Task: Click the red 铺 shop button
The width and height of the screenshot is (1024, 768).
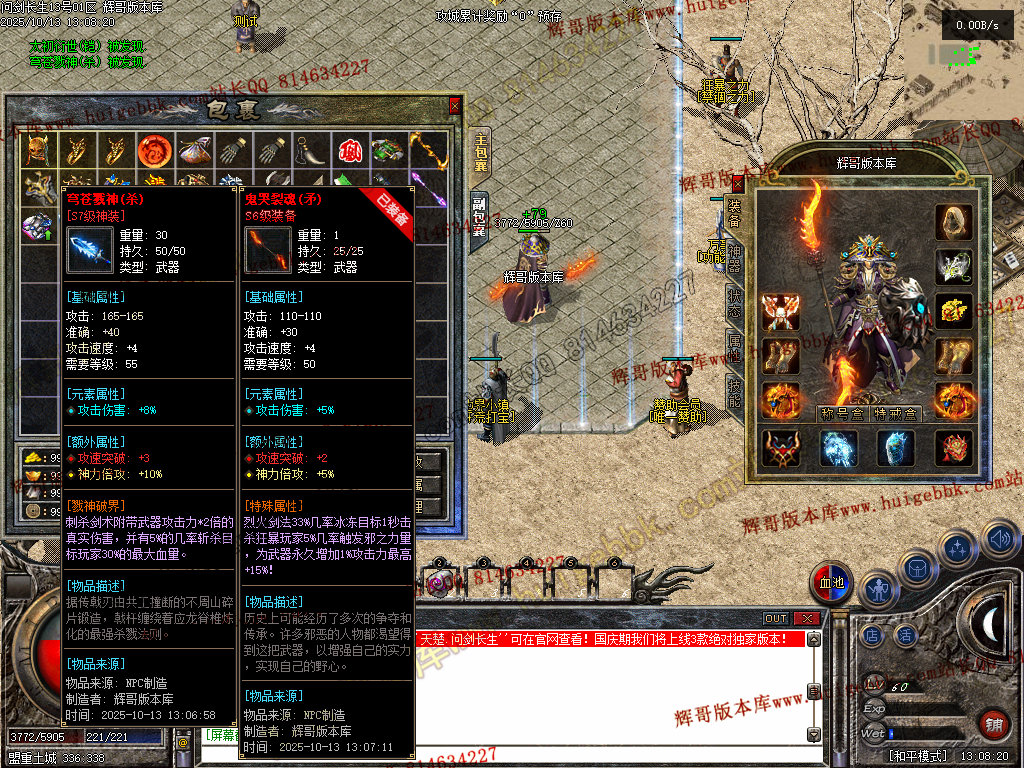Action: tap(994, 724)
